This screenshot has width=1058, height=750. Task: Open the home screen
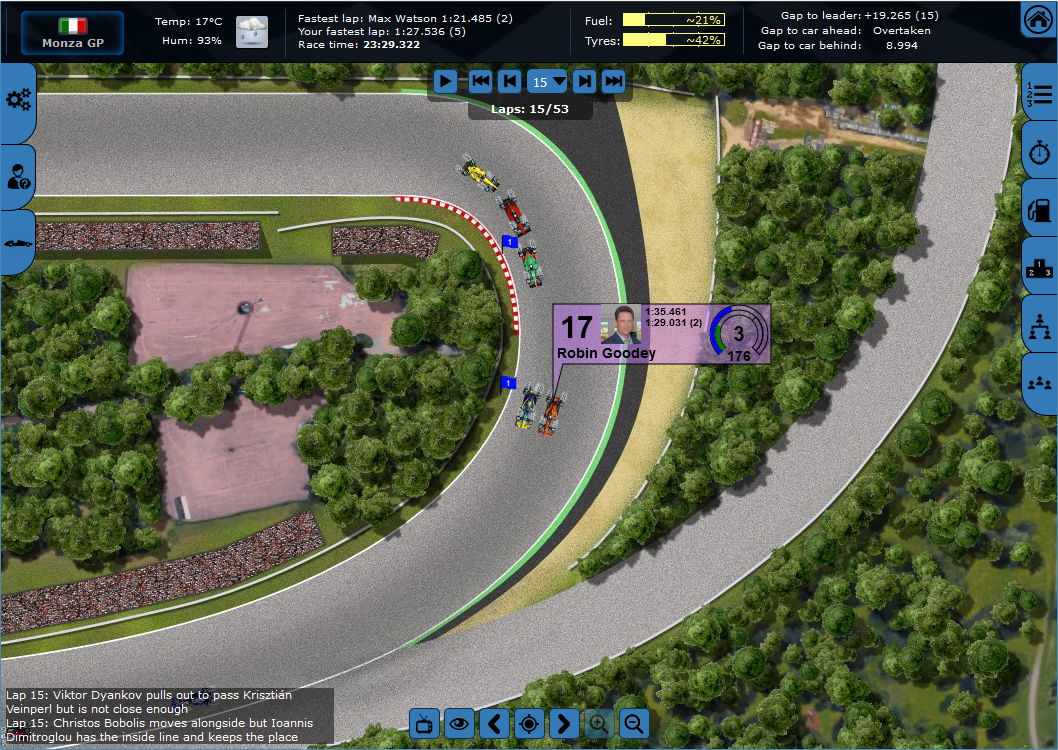pos(1037,19)
